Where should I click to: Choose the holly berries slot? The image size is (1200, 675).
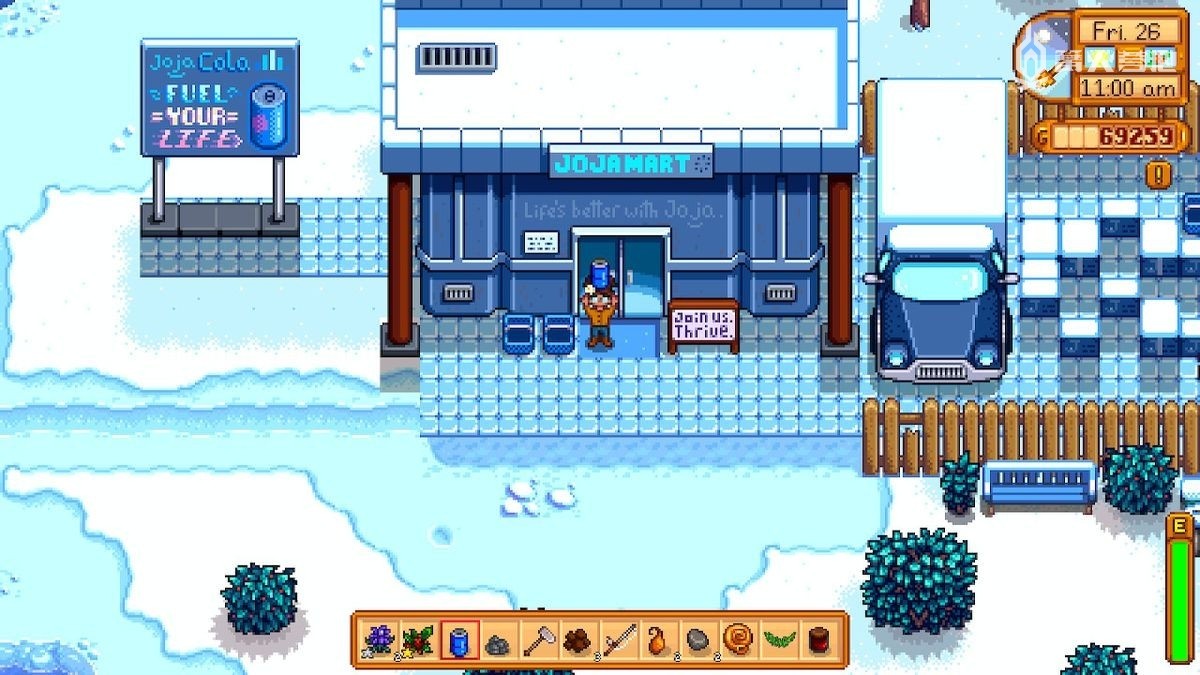[418, 639]
